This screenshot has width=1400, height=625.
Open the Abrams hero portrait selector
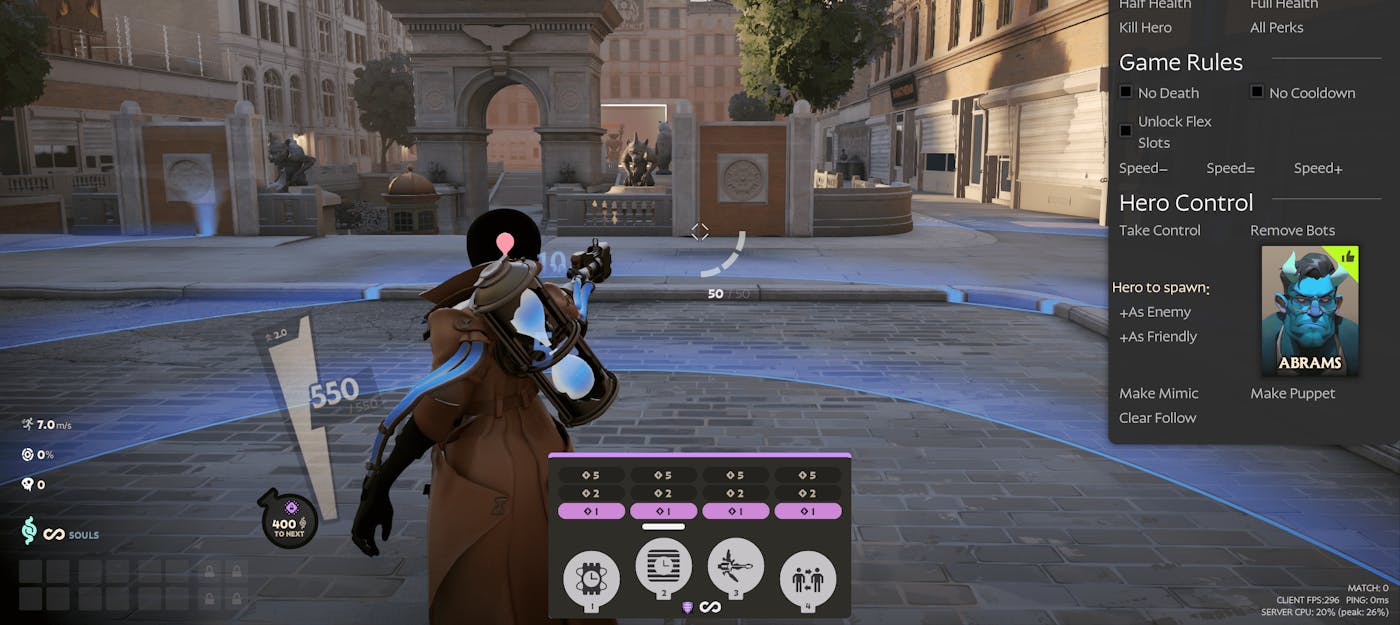pos(1309,310)
